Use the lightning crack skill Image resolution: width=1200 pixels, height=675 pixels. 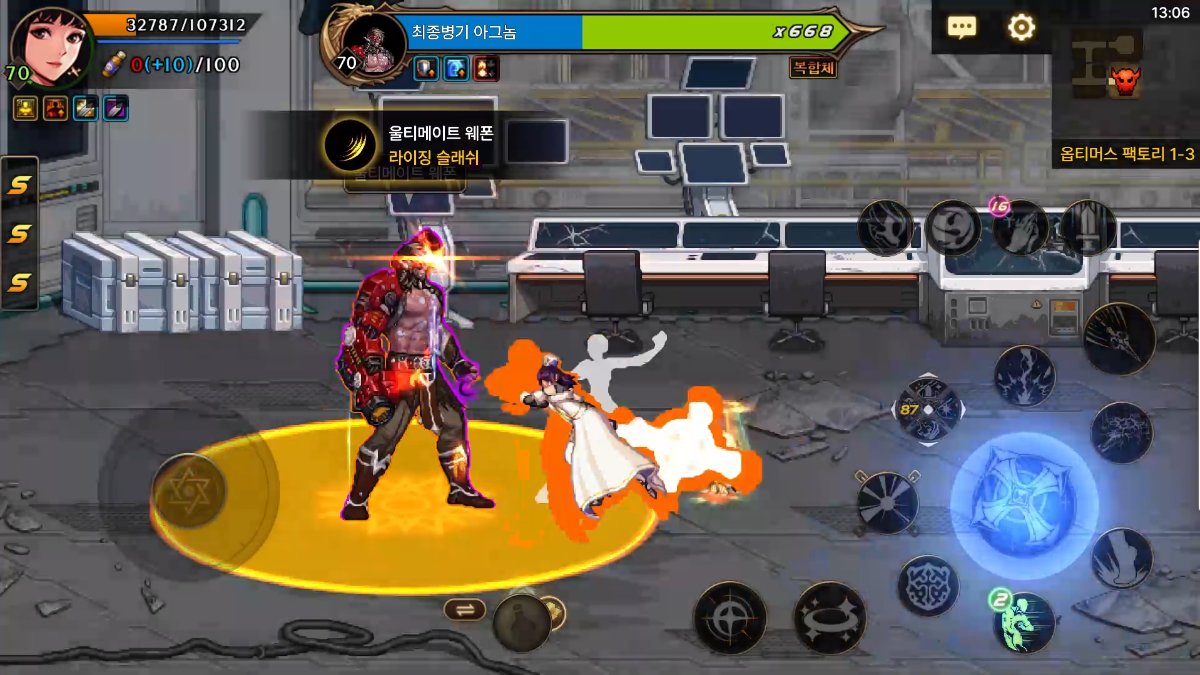tap(1024, 376)
